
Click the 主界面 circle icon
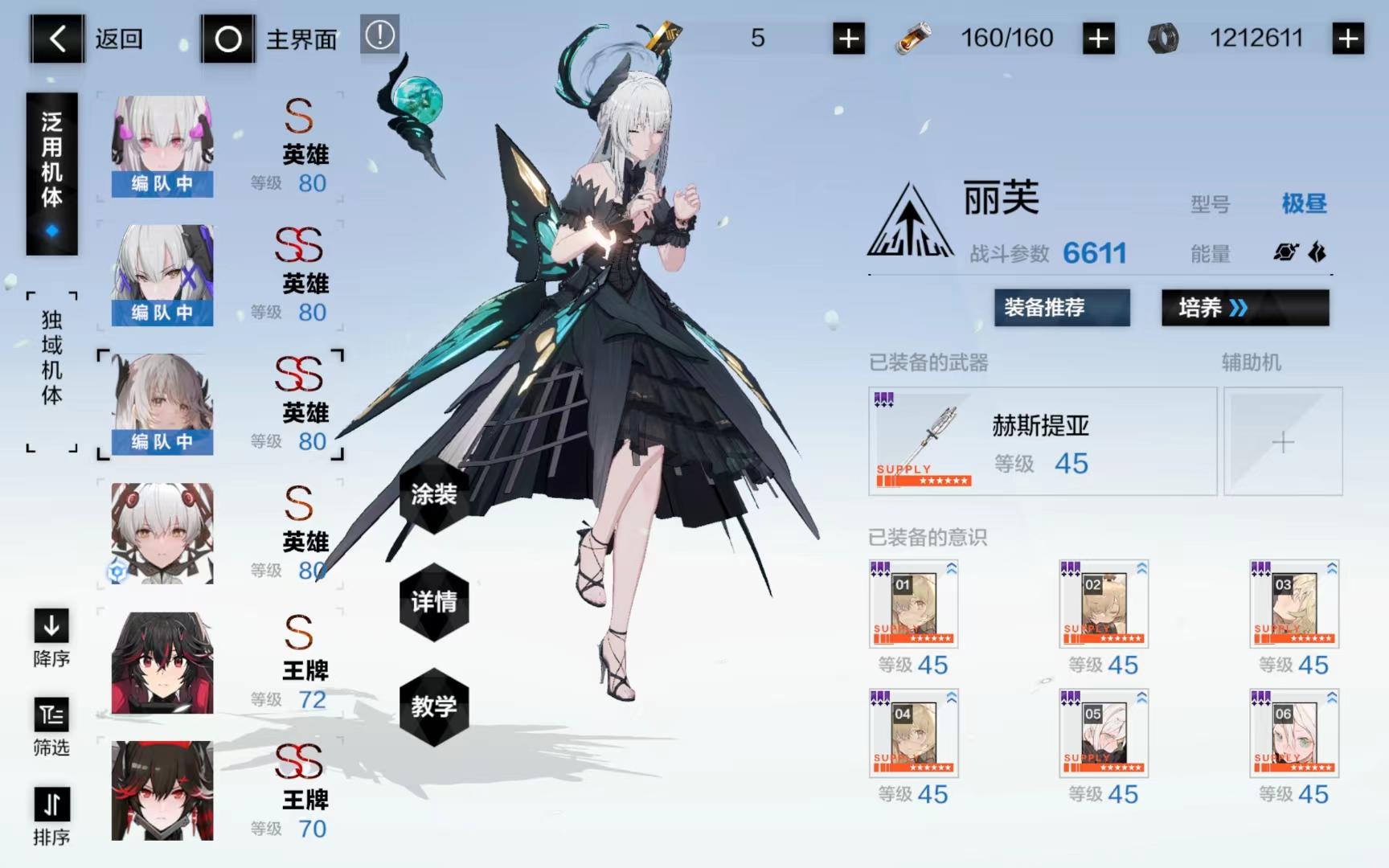pos(229,39)
